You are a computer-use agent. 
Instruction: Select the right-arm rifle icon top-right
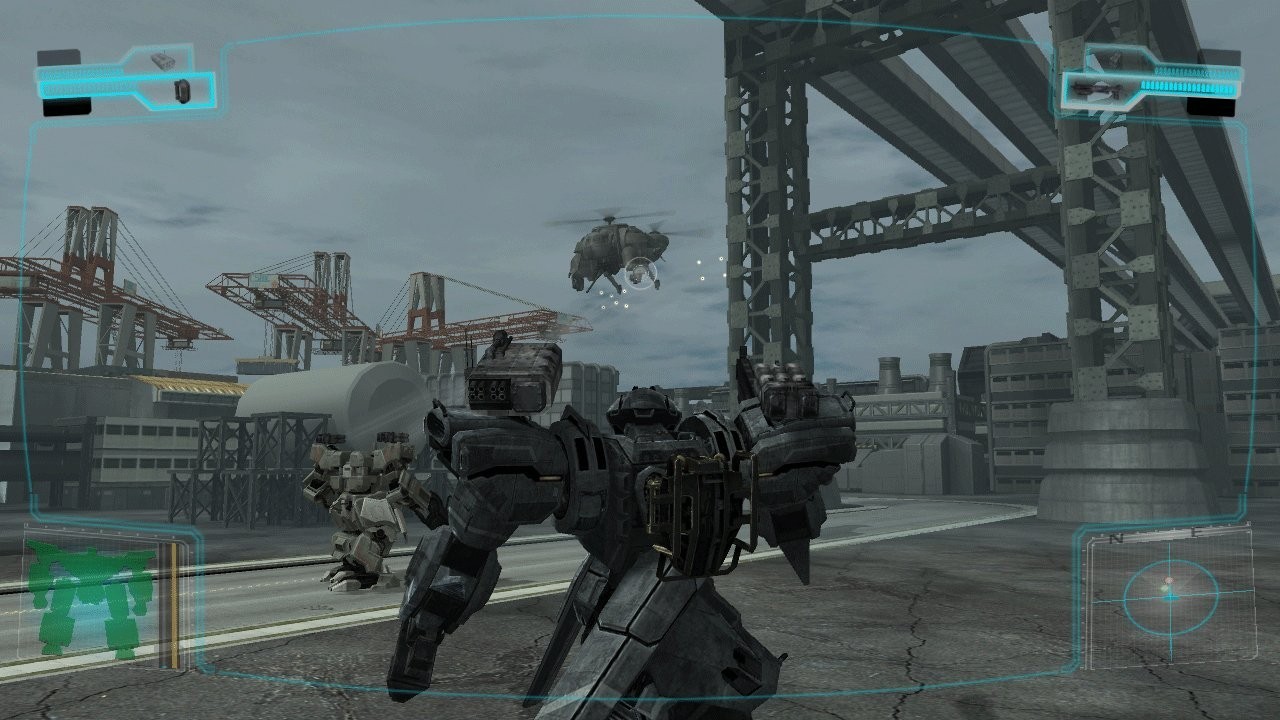coord(1096,87)
